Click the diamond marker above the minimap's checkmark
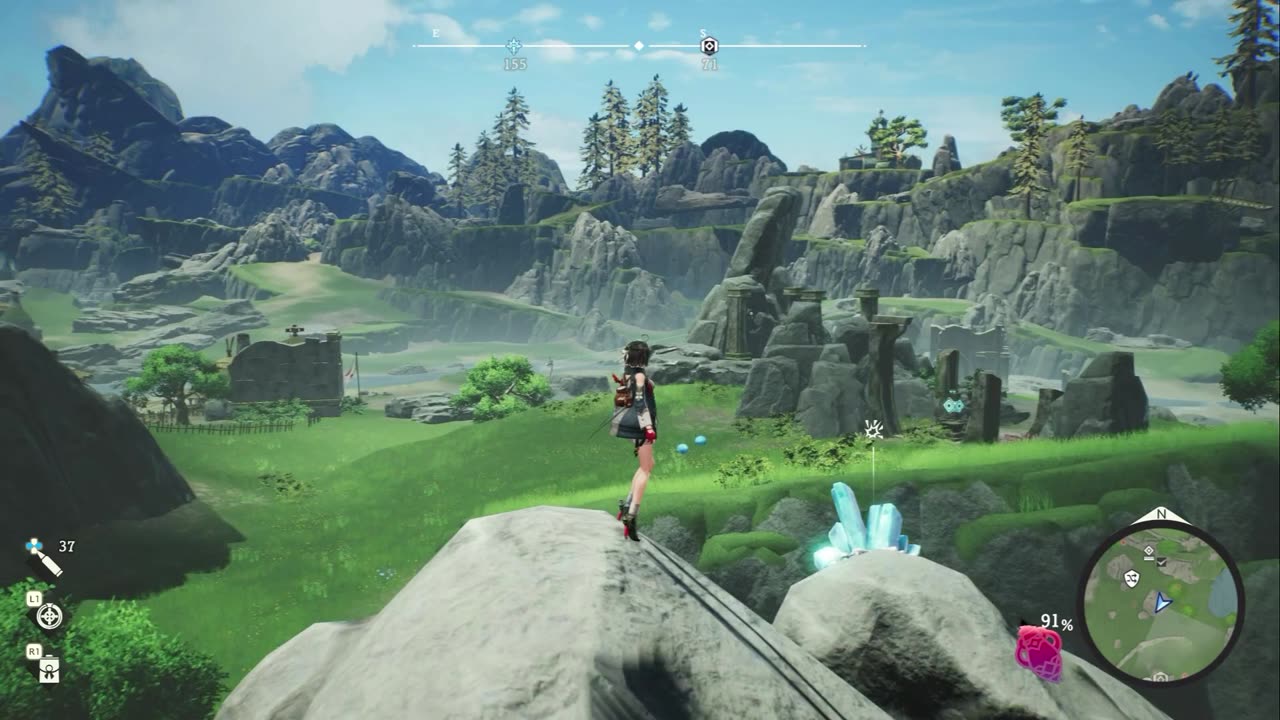Screen dimensions: 1280x720 coord(1149,550)
